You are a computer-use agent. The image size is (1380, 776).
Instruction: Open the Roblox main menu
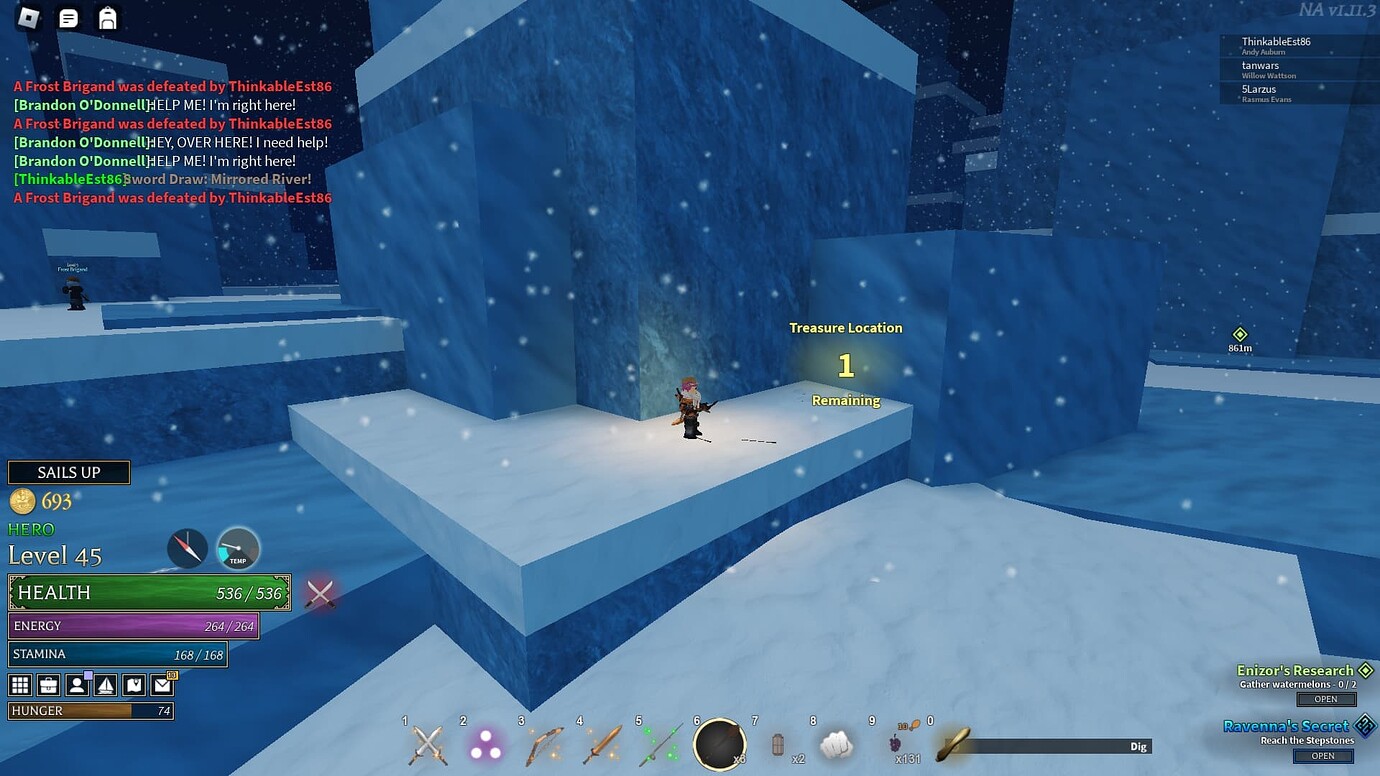[x=28, y=18]
